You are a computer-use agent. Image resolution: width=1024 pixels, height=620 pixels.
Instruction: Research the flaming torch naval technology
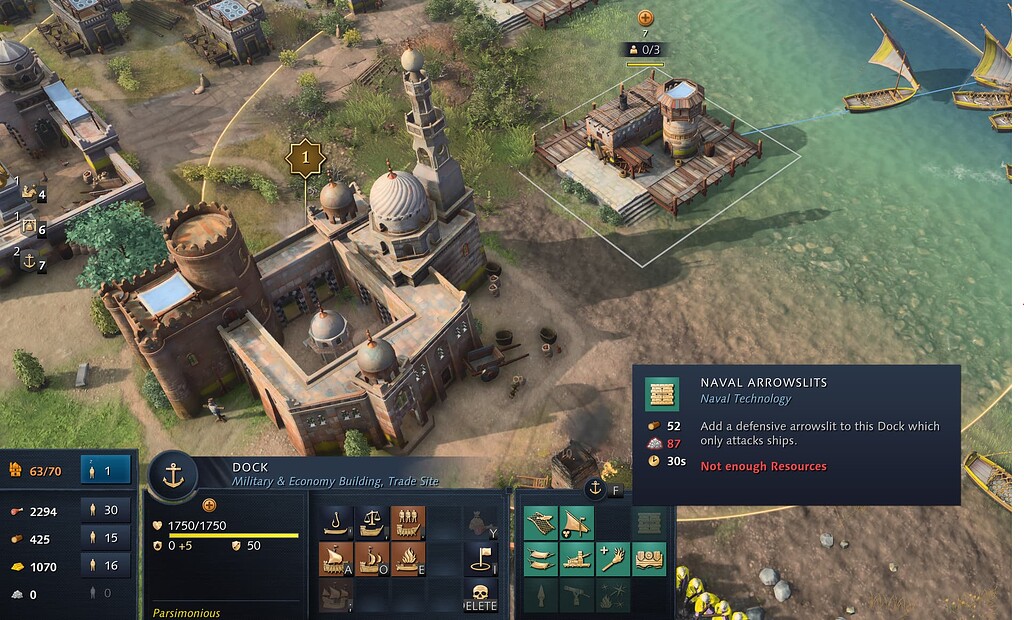coord(613,558)
